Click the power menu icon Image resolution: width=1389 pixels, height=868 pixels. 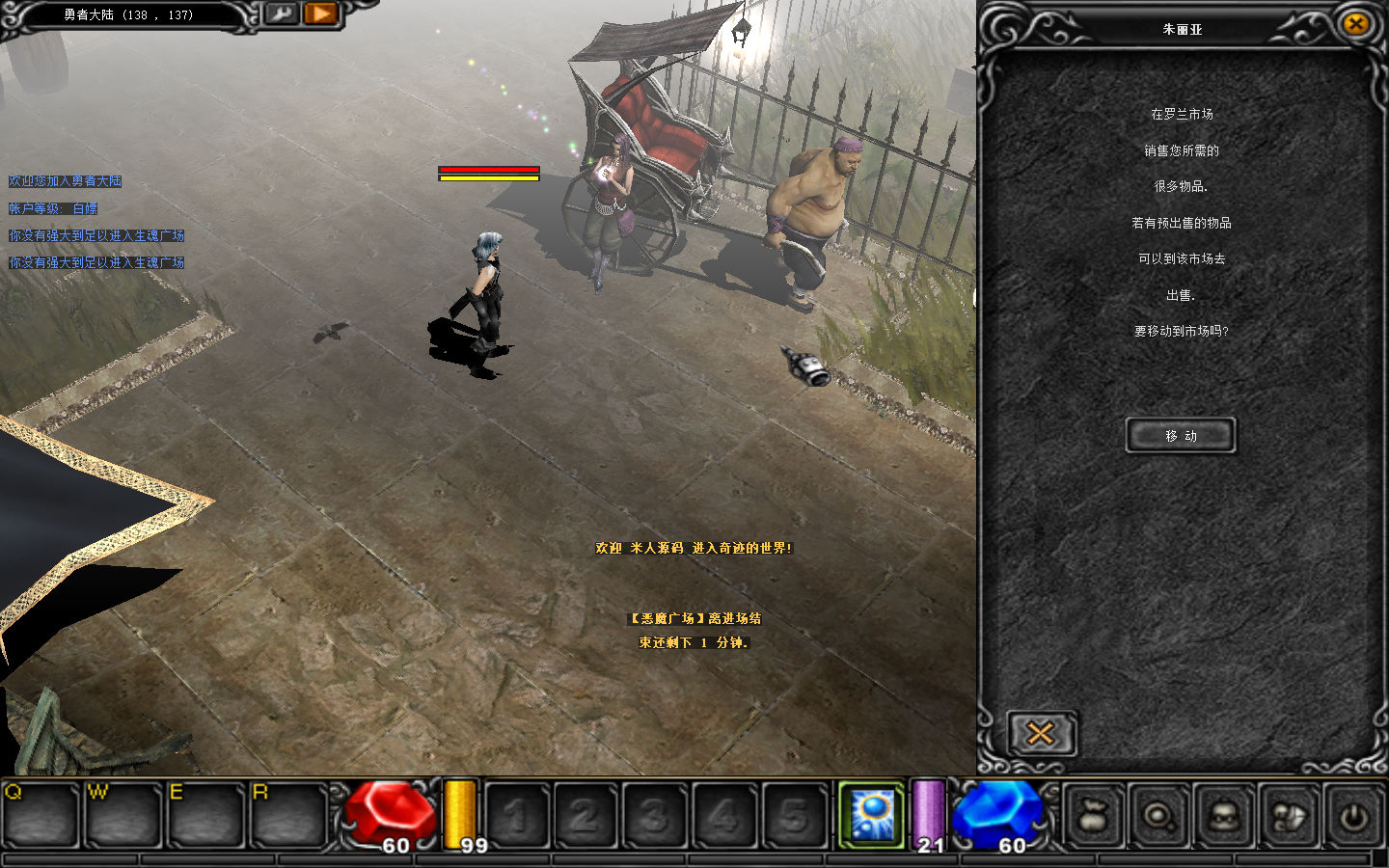1354,817
